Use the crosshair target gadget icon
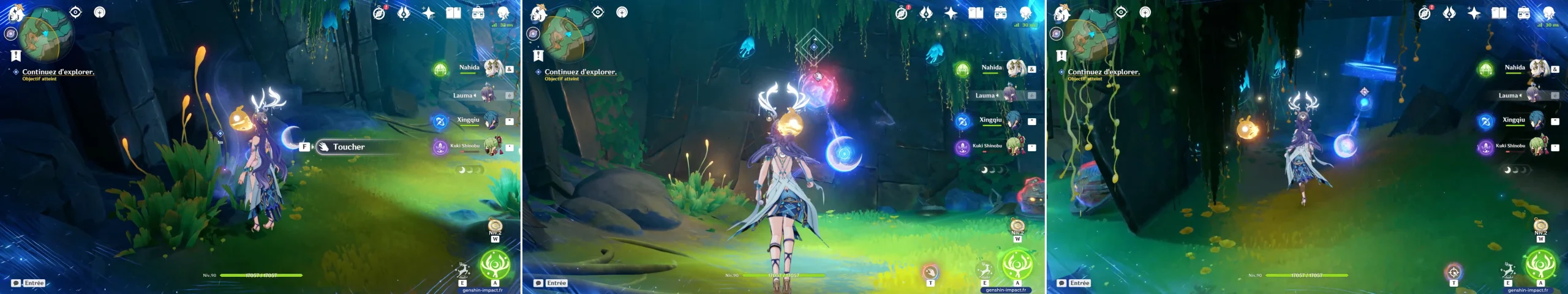This screenshot has width=1568, height=294. click(1453, 272)
